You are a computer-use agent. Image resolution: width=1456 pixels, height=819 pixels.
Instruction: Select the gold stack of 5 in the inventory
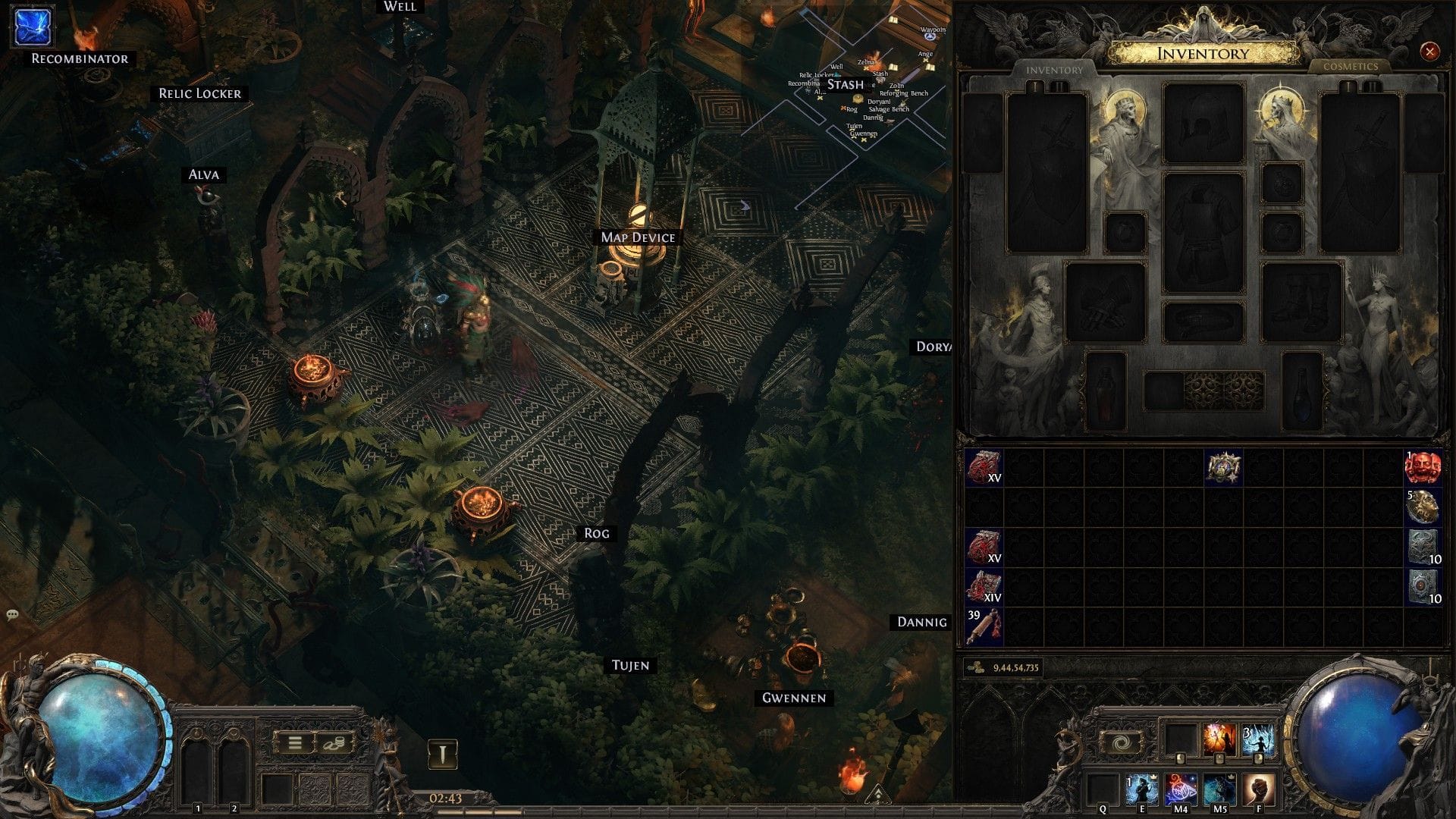point(1423,508)
